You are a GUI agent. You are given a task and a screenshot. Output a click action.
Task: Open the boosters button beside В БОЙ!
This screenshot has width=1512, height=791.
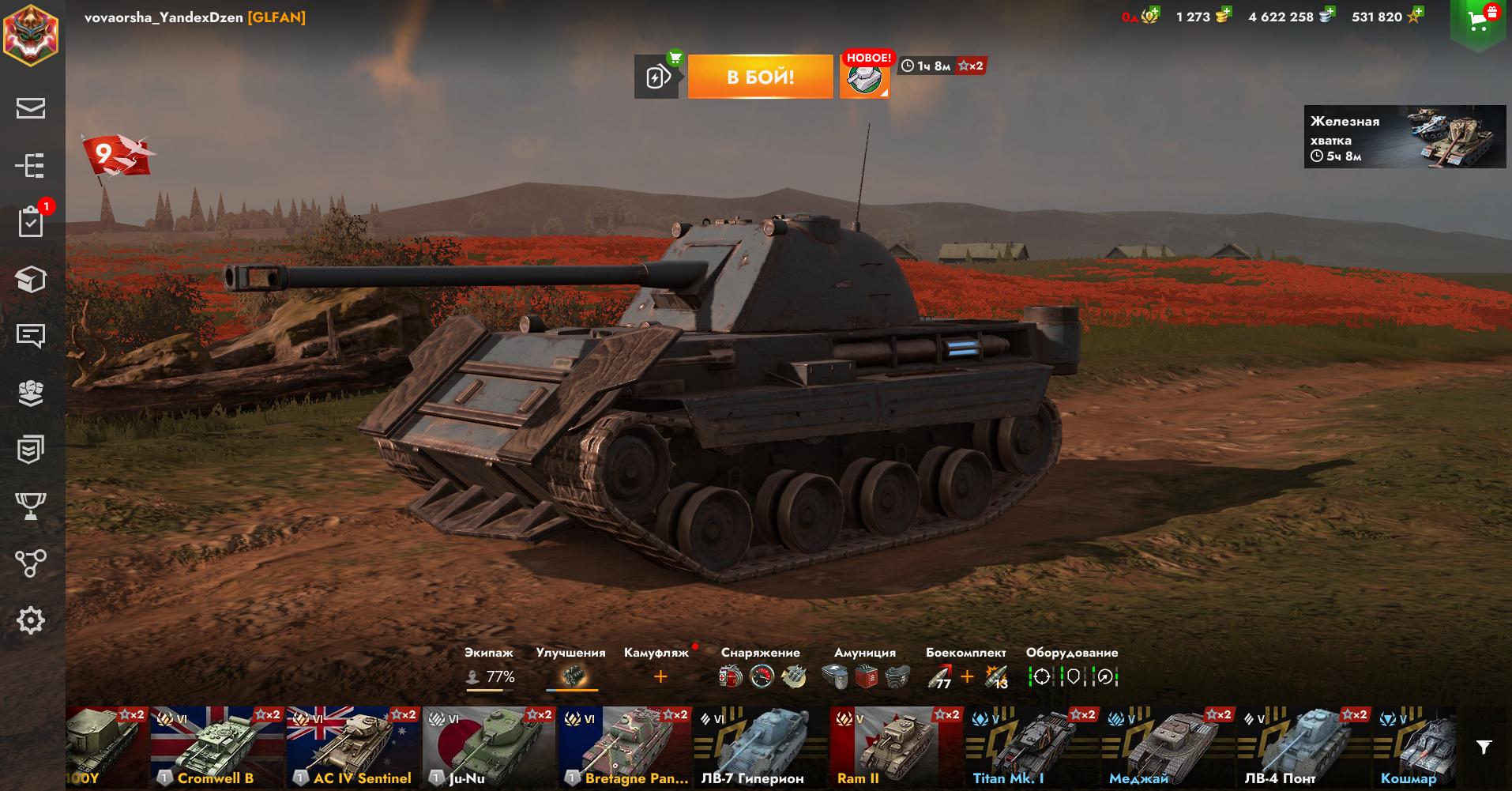point(656,77)
